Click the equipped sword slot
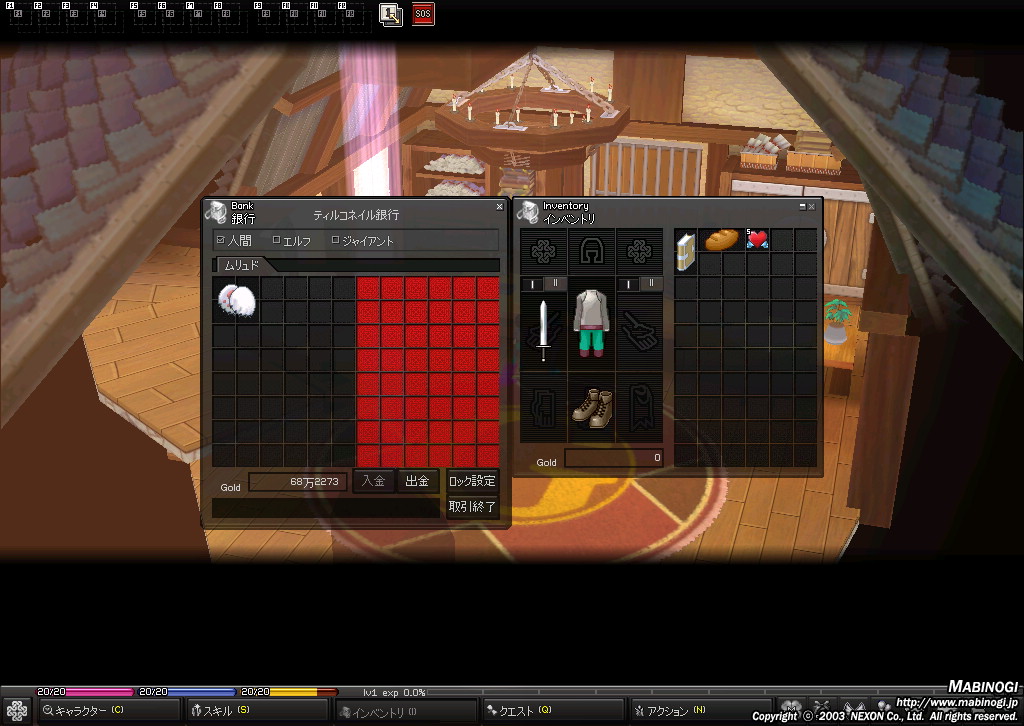Screen dimensions: 1024x726 543,331
